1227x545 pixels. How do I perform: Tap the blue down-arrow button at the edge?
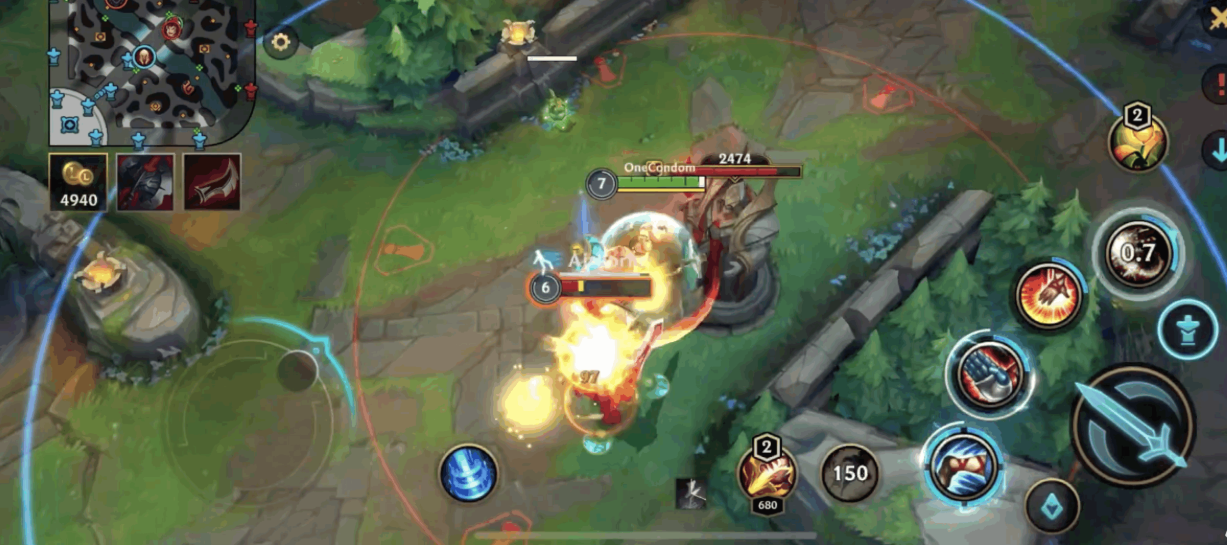pos(1216,151)
